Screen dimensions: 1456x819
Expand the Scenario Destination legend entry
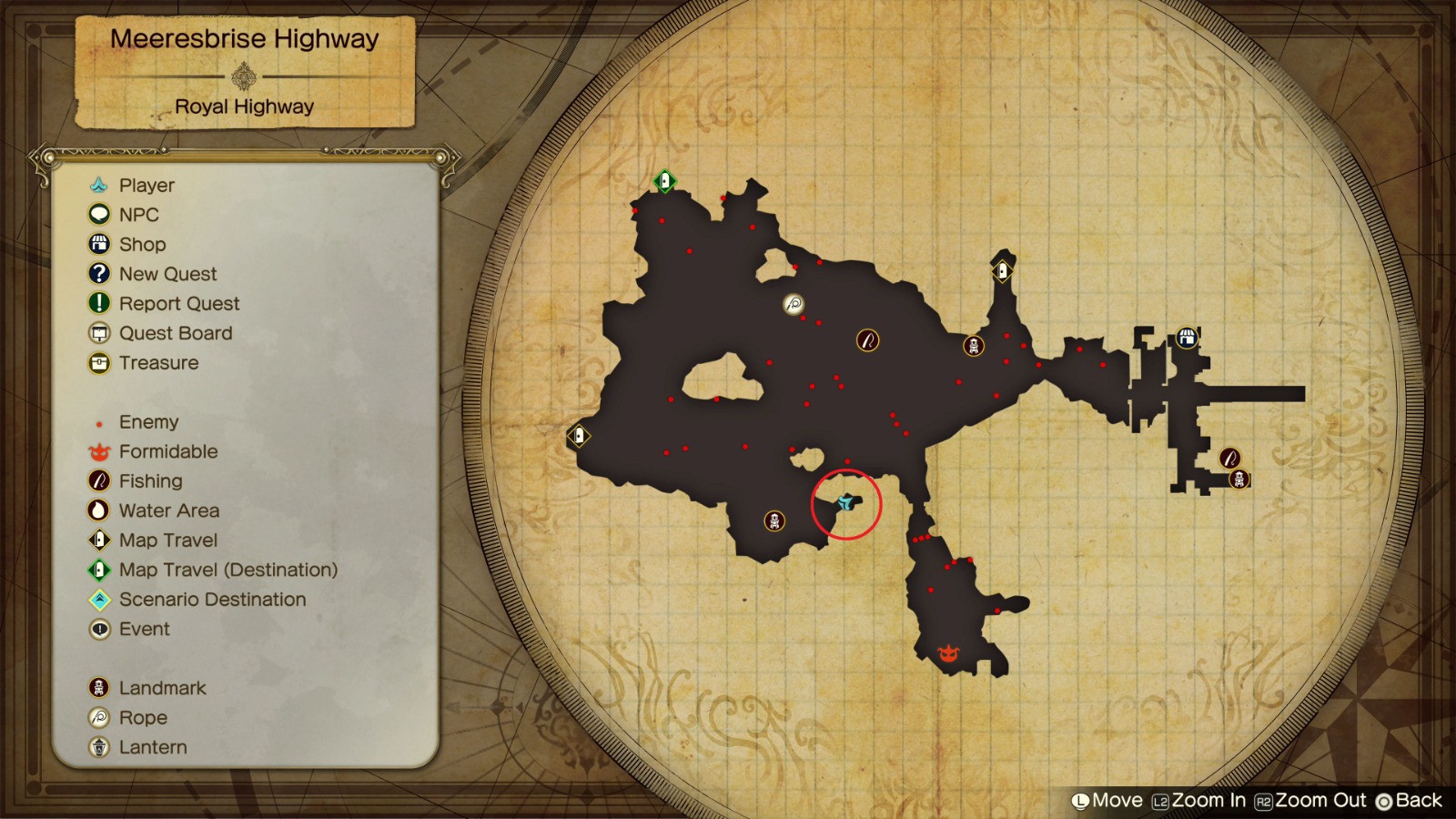(x=213, y=599)
